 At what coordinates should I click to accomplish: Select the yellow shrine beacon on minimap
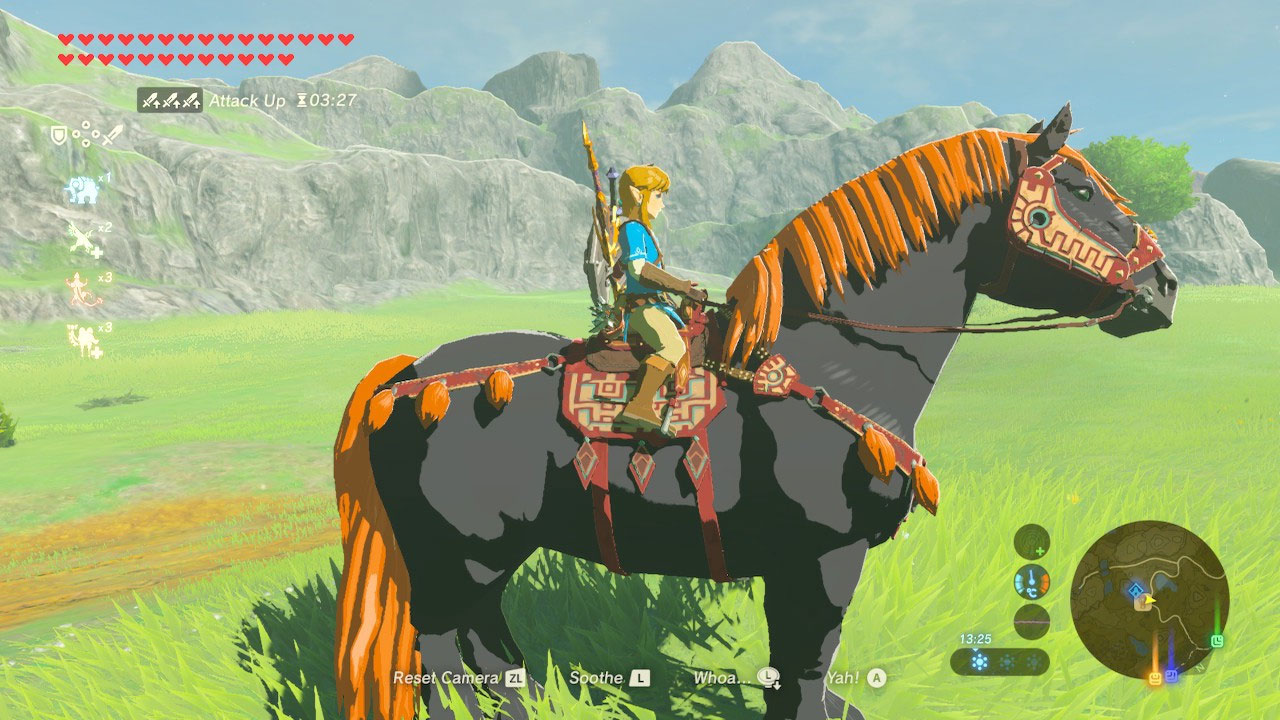point(1155,676)
